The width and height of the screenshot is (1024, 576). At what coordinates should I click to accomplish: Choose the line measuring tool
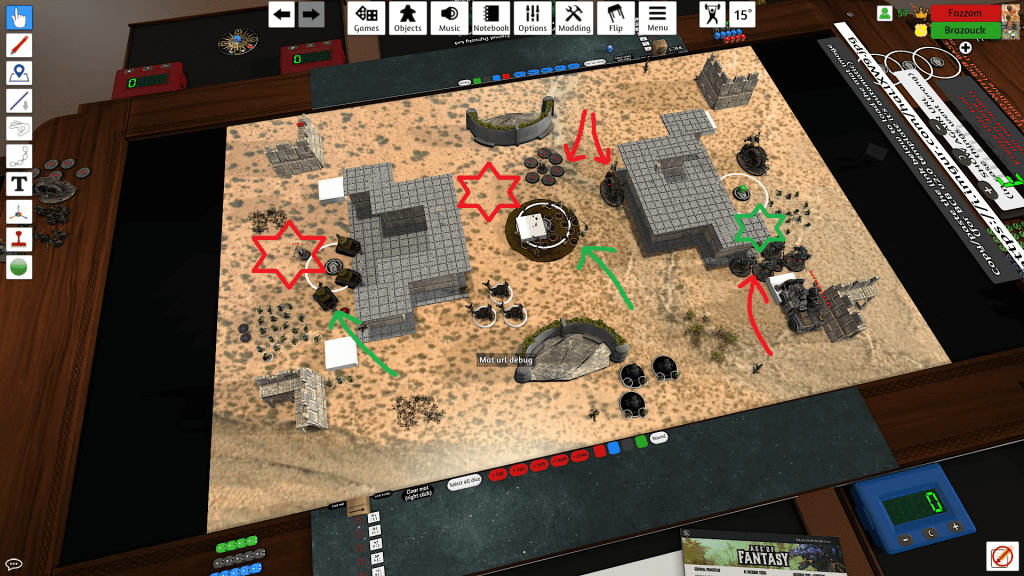[x=19, y=100]
